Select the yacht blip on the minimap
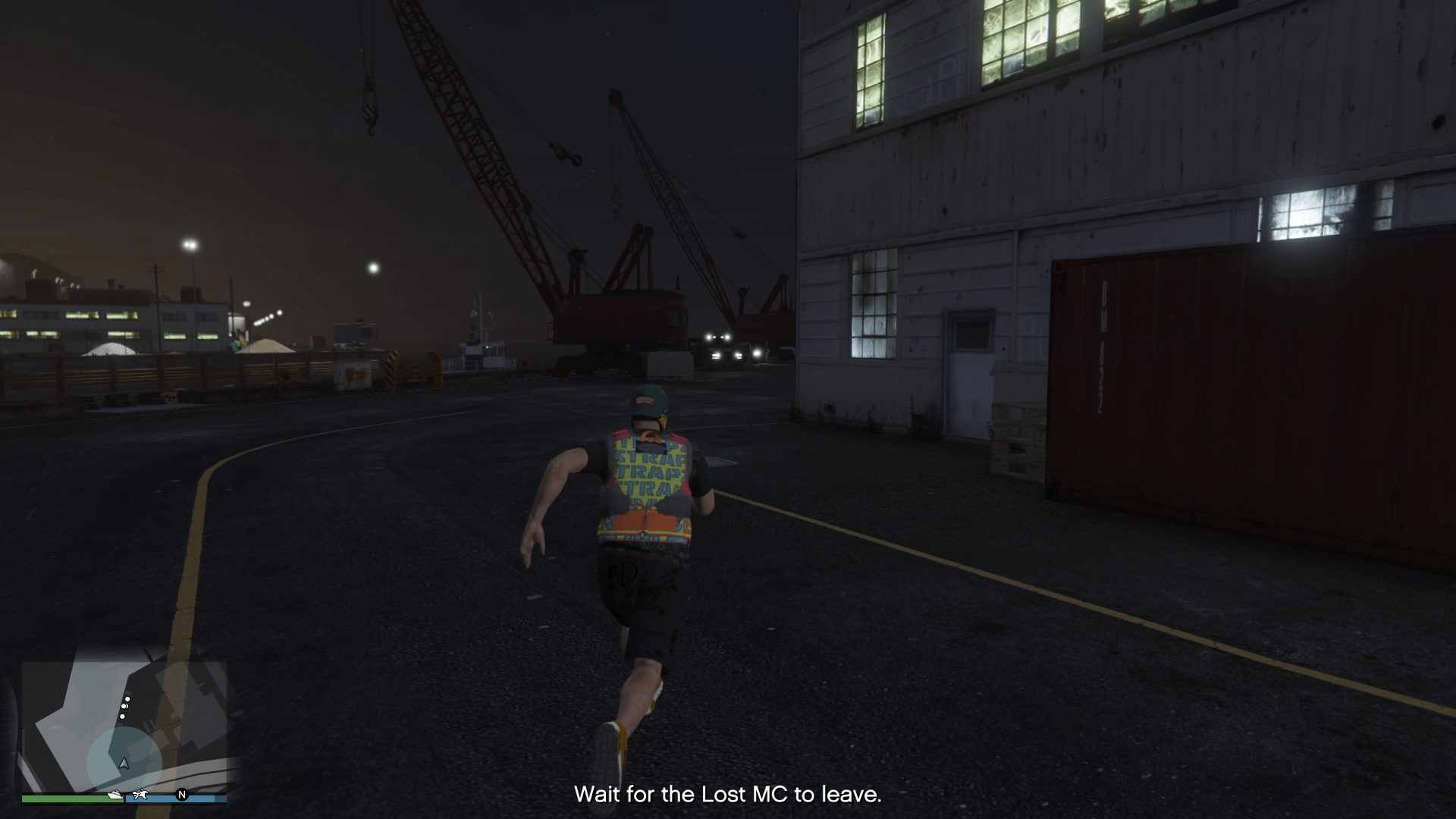The image size is (1456, 819). tap(115, 795)
